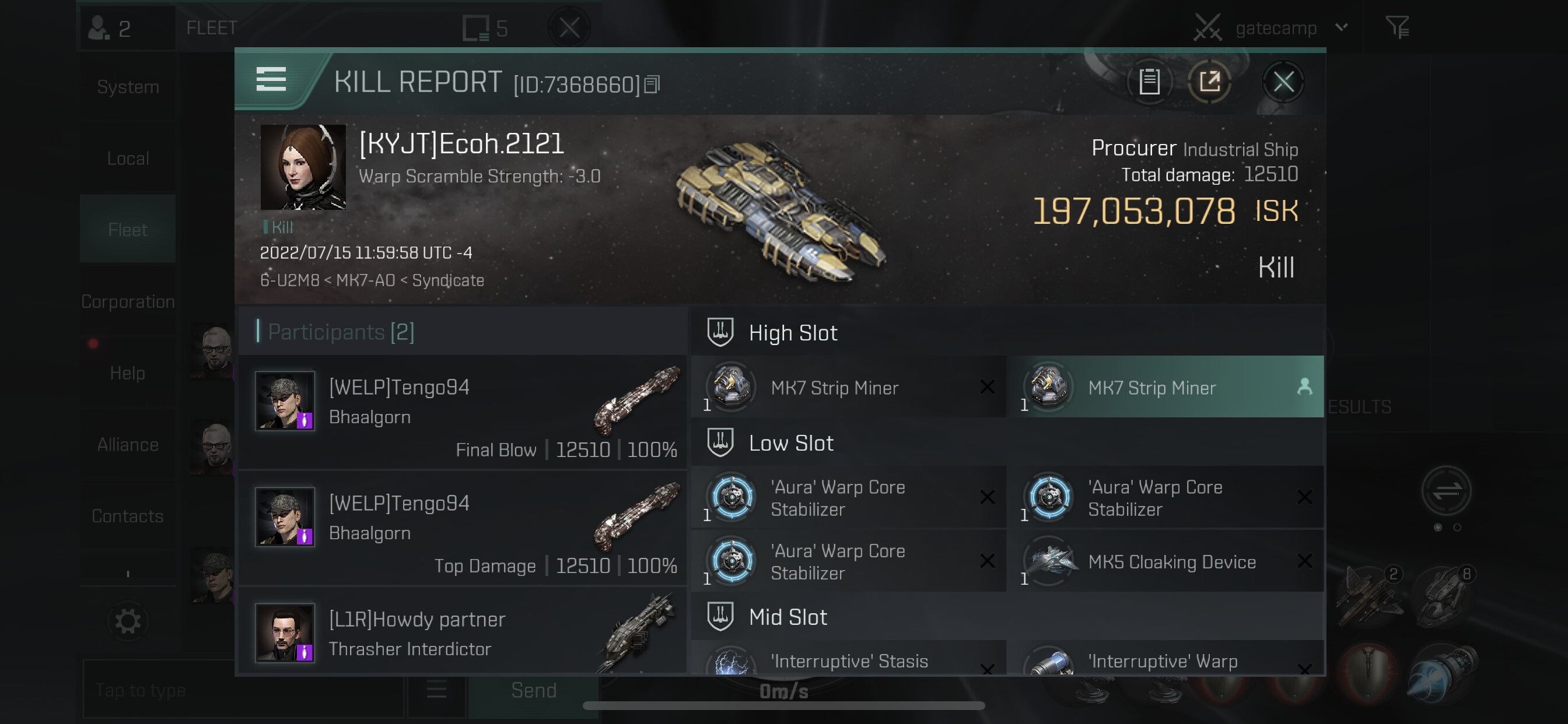Open the clipboard icon in report header
This screenshot has width=1568, height=724.
coord(1149,82)
